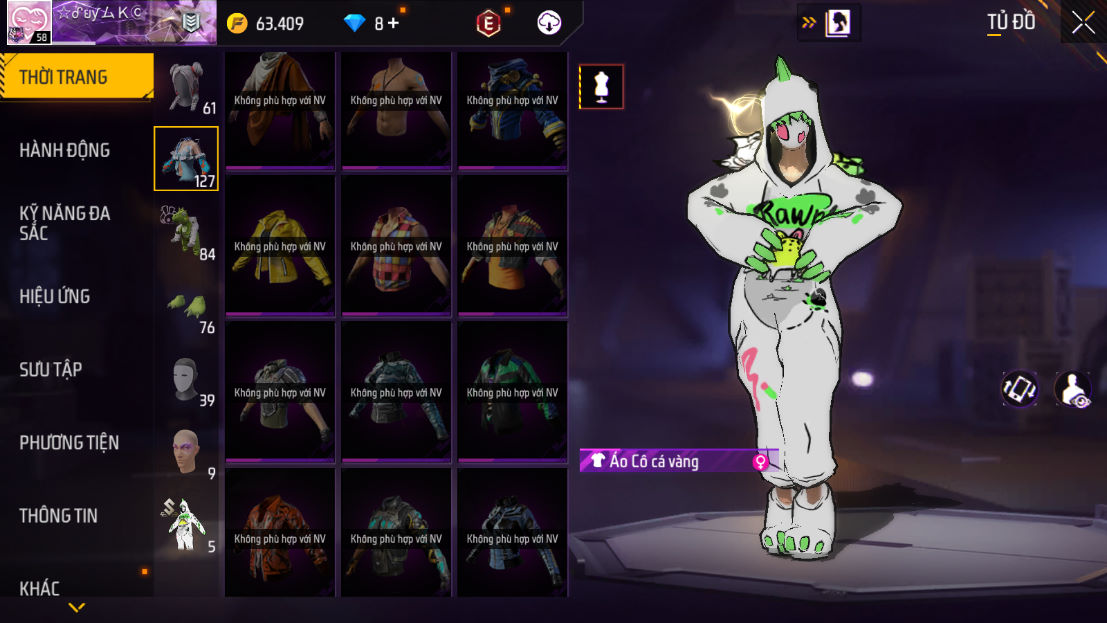Open the green dinosaur set subcategory
1107x623 pixels.
pyautogui.click(x=186, y=231)
